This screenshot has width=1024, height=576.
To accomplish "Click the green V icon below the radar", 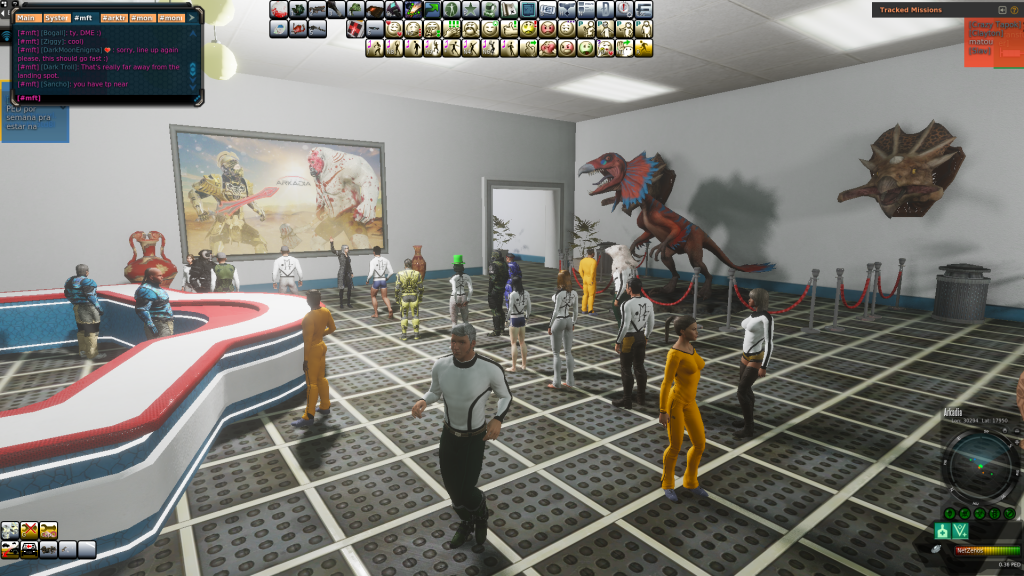I will (960, 530).
